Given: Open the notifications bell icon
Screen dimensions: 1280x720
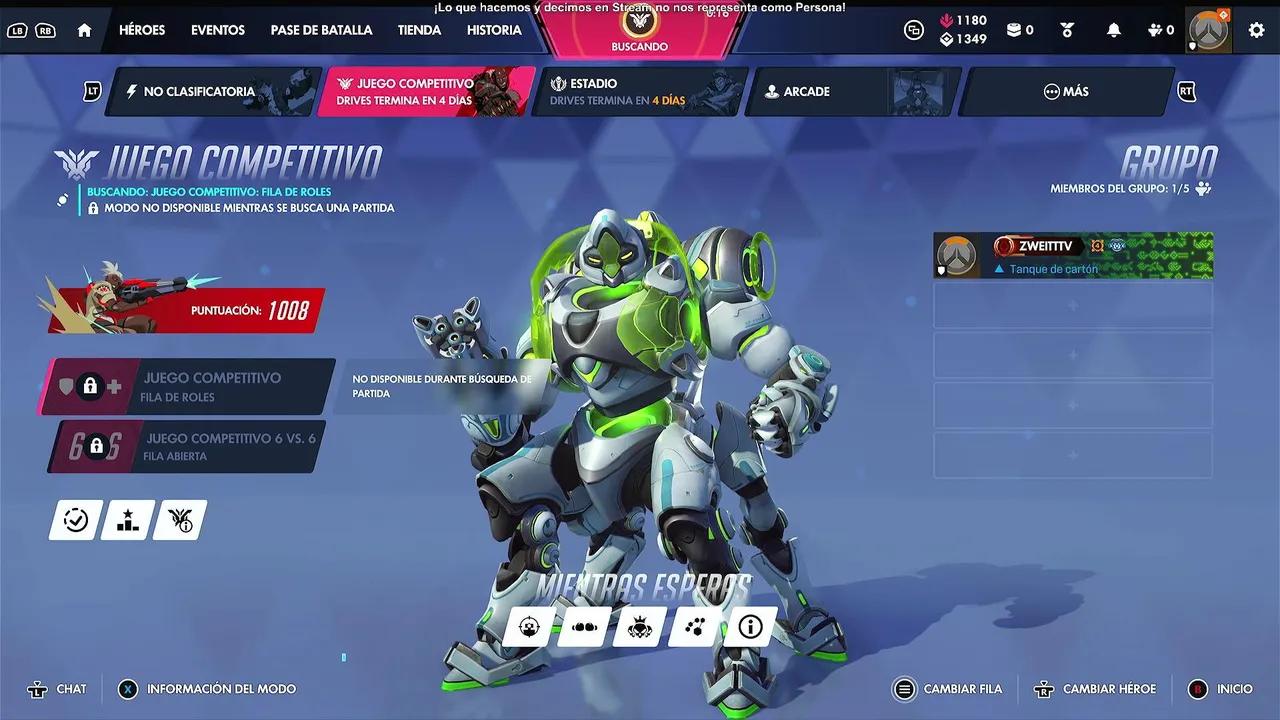Looking at the screenshot, I should (x=1114, y=30).
